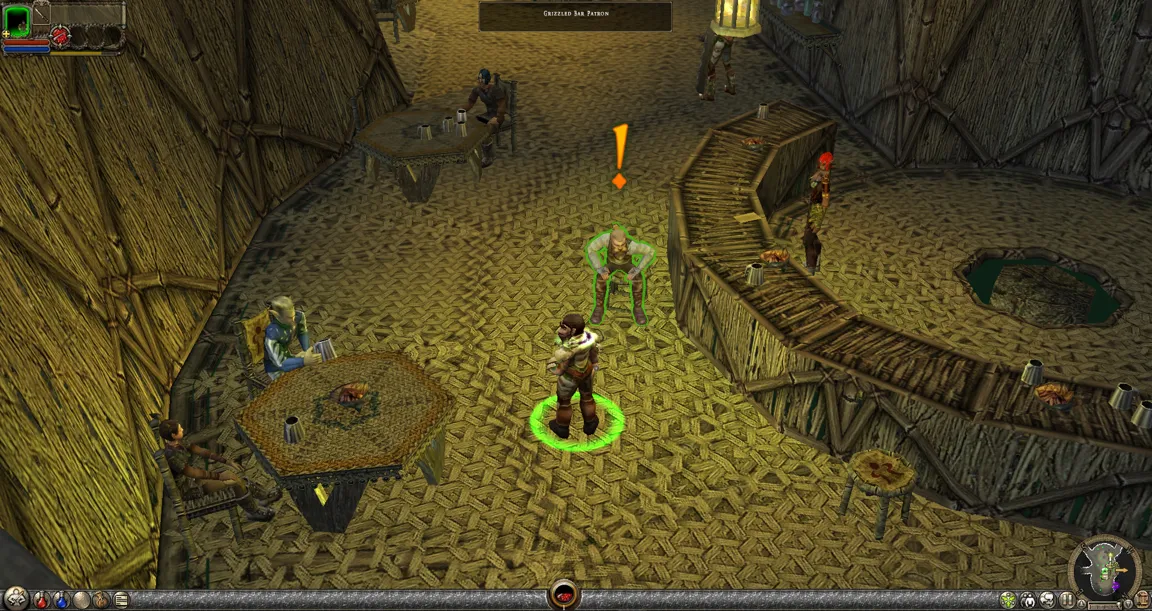Click the minimap's down-arrow zoom button

click(x=1128, y=604)
